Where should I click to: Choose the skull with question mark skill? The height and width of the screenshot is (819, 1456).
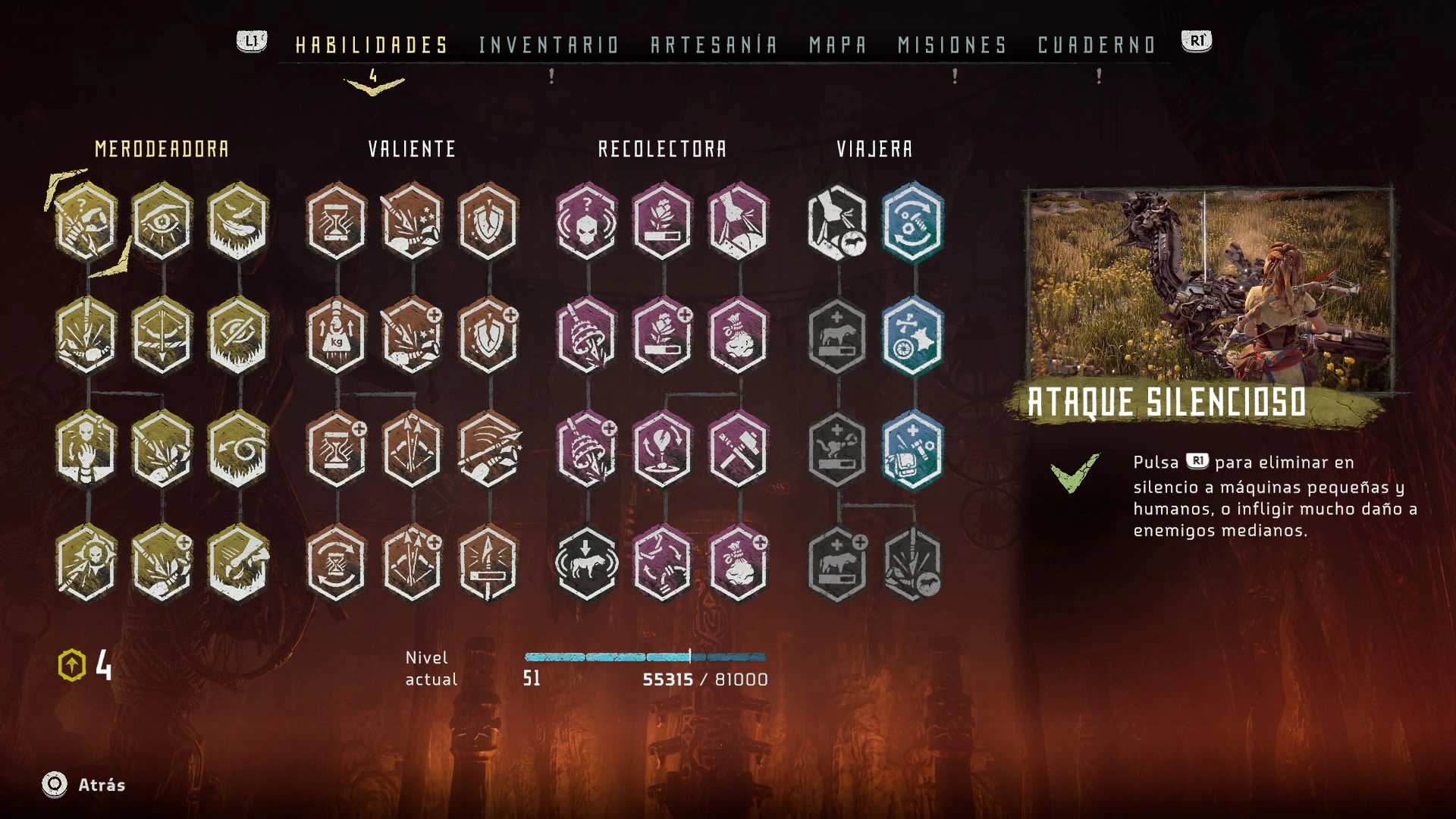coord(586,221)
